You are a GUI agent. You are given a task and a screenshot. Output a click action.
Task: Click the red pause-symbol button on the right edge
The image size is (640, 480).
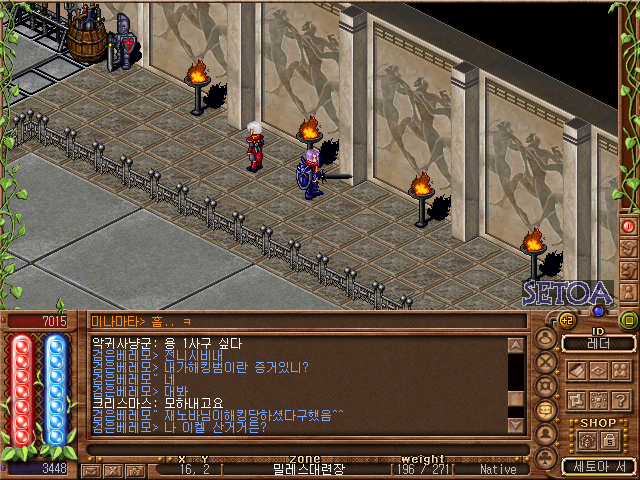pos(629,226)
